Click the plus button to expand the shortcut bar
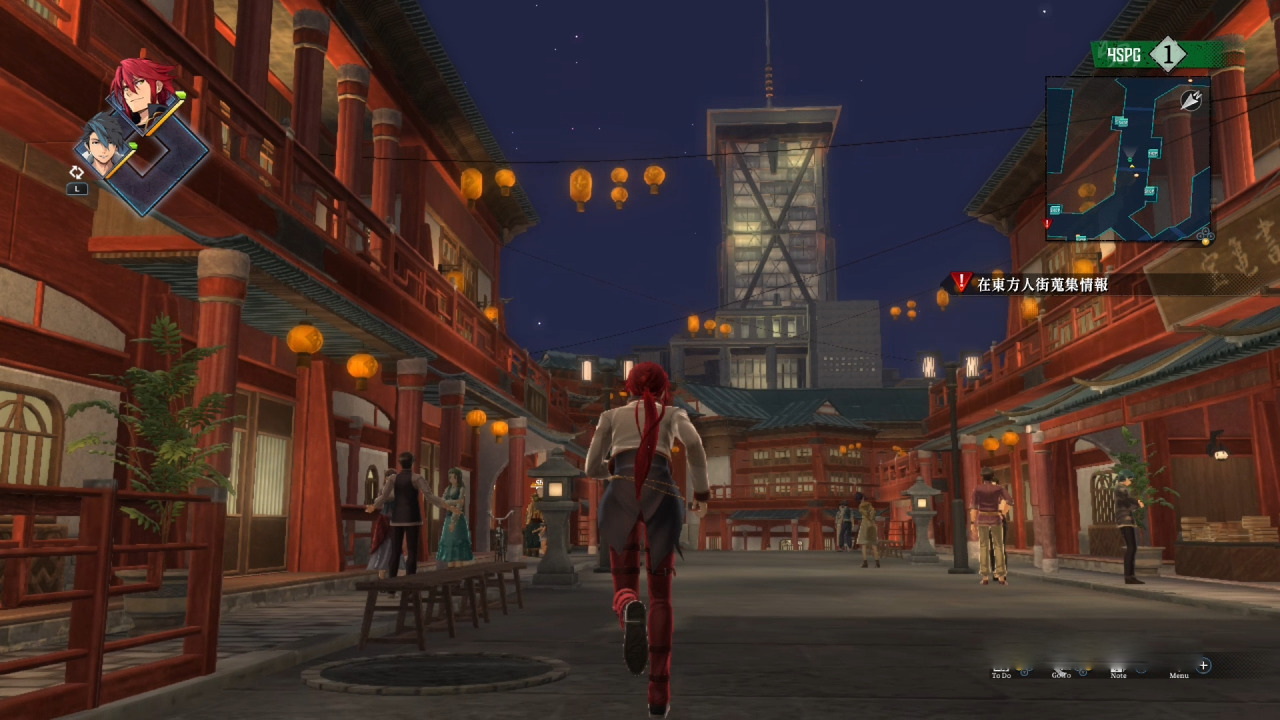 pos(1202,665)
